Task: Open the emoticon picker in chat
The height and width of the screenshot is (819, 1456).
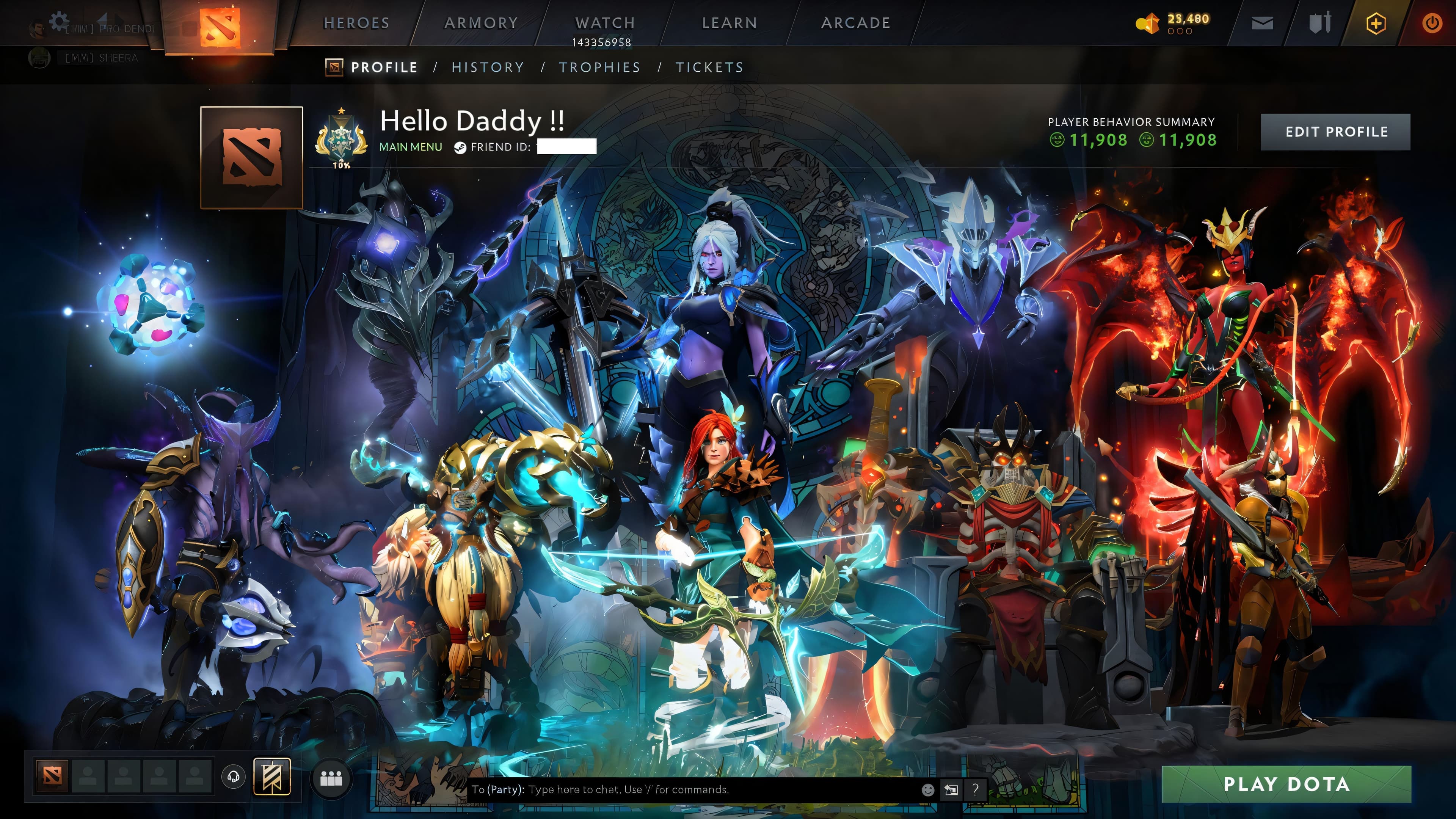Action: [928, 789]
